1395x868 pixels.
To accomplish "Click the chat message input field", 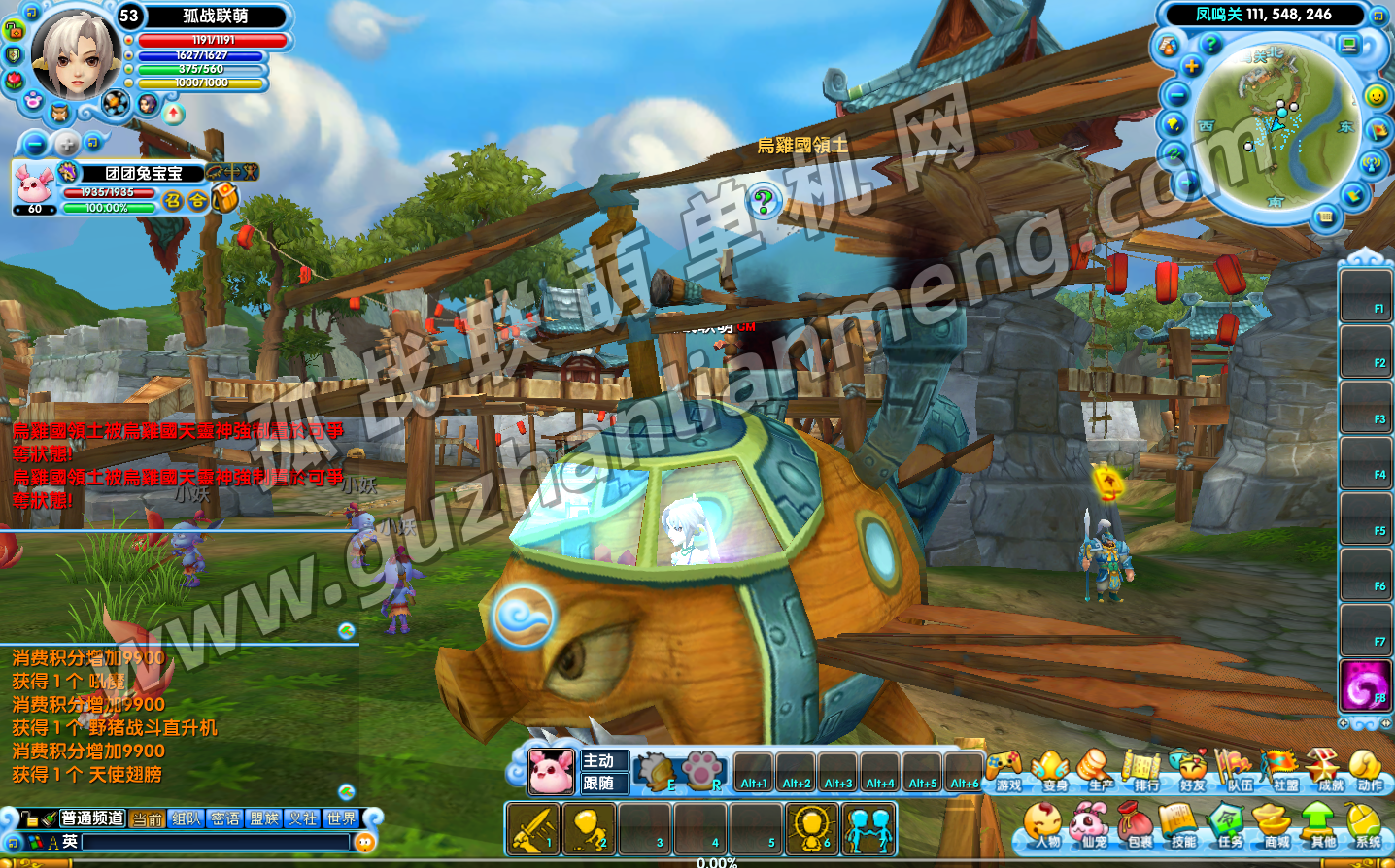I will tap(214, 842).
